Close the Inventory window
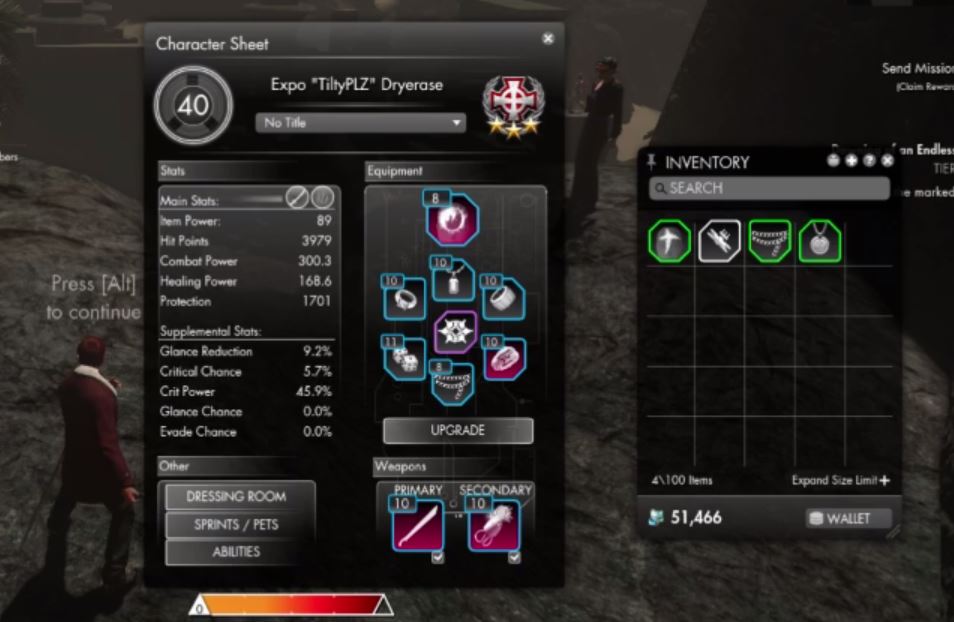 pyautogui.click(x=888, y=160)
